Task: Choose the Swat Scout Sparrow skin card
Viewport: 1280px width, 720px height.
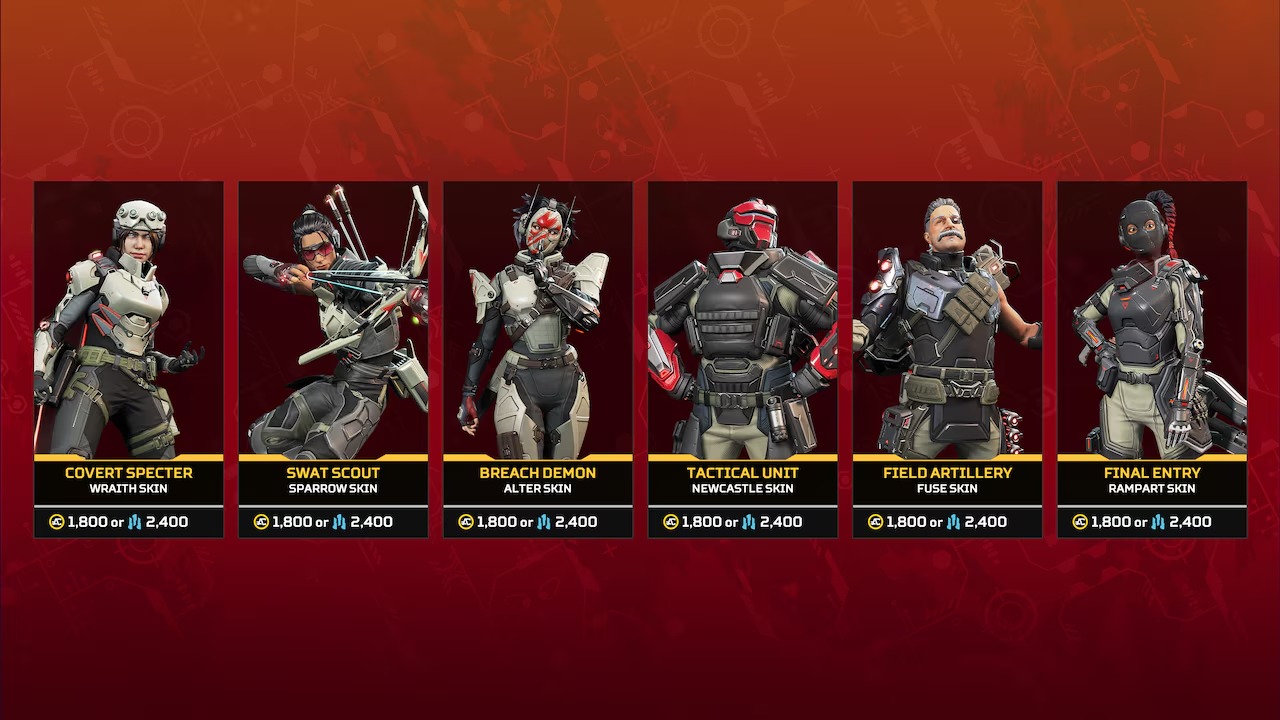Action: 333,358
